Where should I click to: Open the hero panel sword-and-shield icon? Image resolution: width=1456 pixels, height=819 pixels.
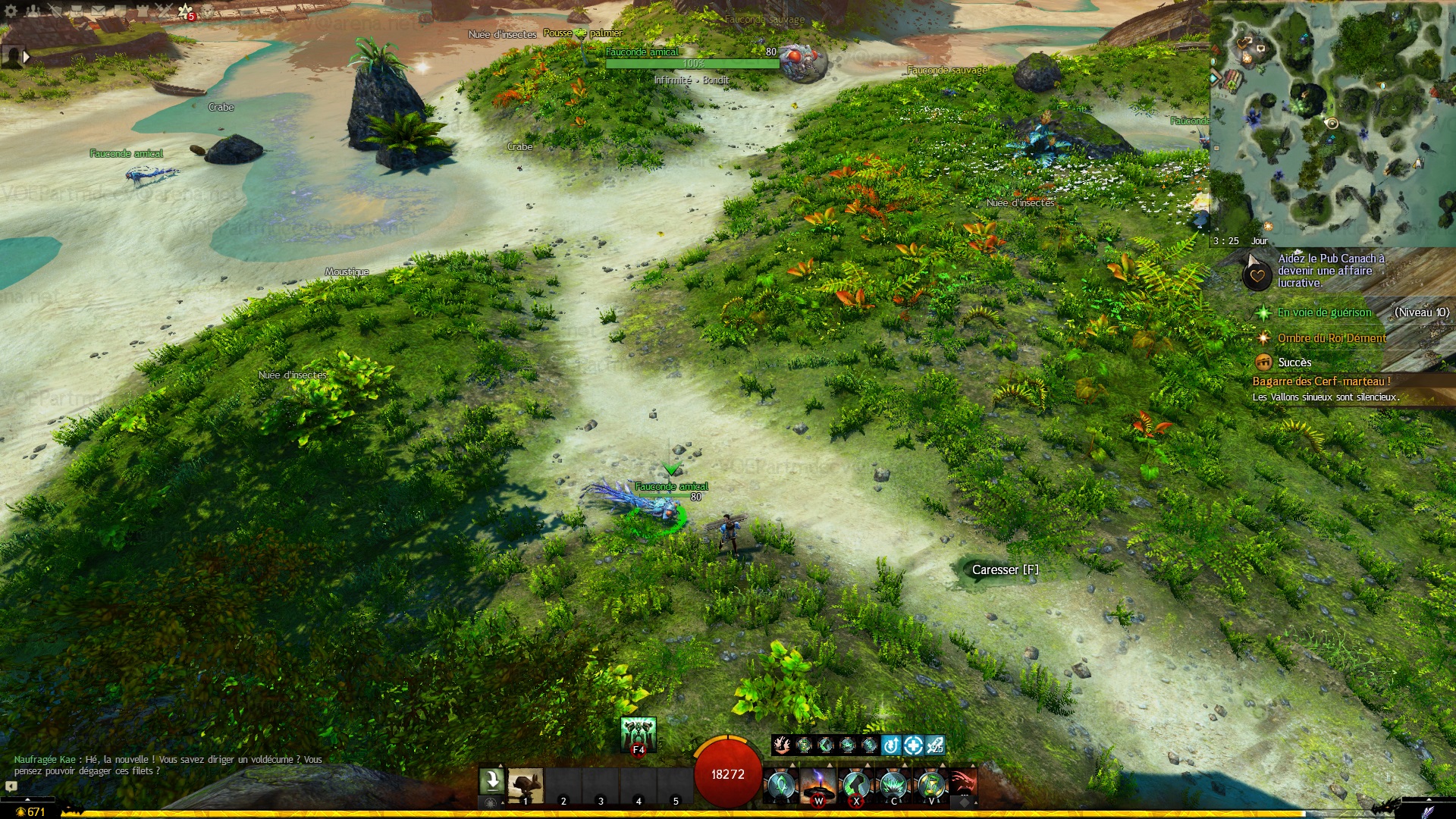coord(55,11)
